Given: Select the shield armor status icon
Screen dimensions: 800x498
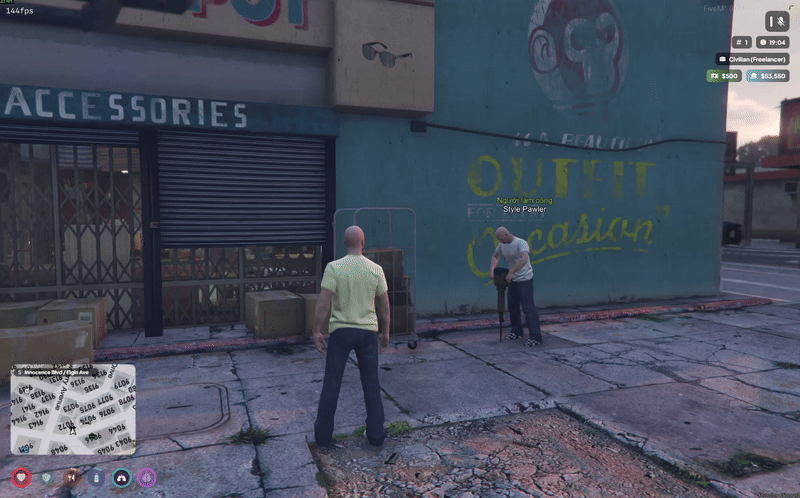Looking at the screenshot, I should pyautogui.click(x=47, y=478).
